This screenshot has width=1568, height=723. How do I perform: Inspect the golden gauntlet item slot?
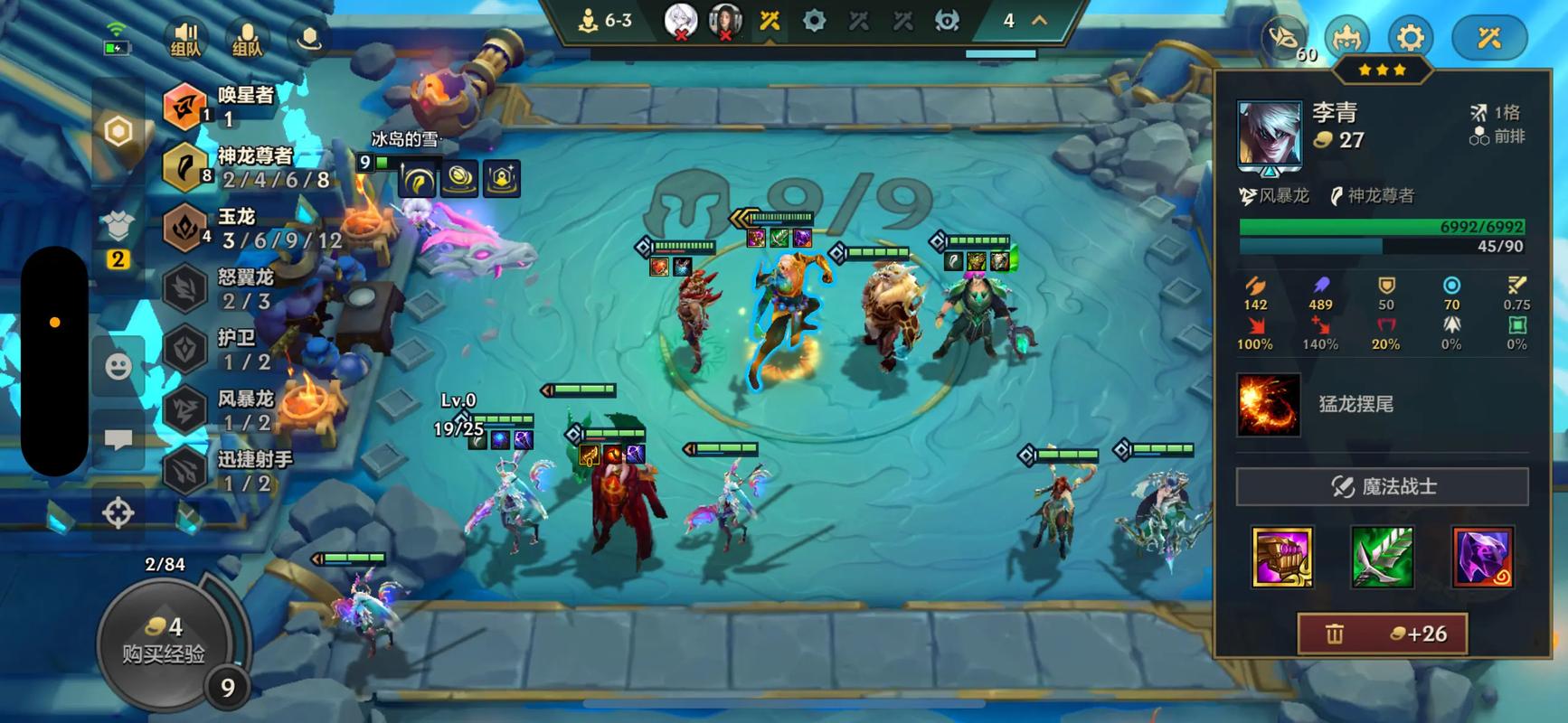click(x=1282, y=558)
